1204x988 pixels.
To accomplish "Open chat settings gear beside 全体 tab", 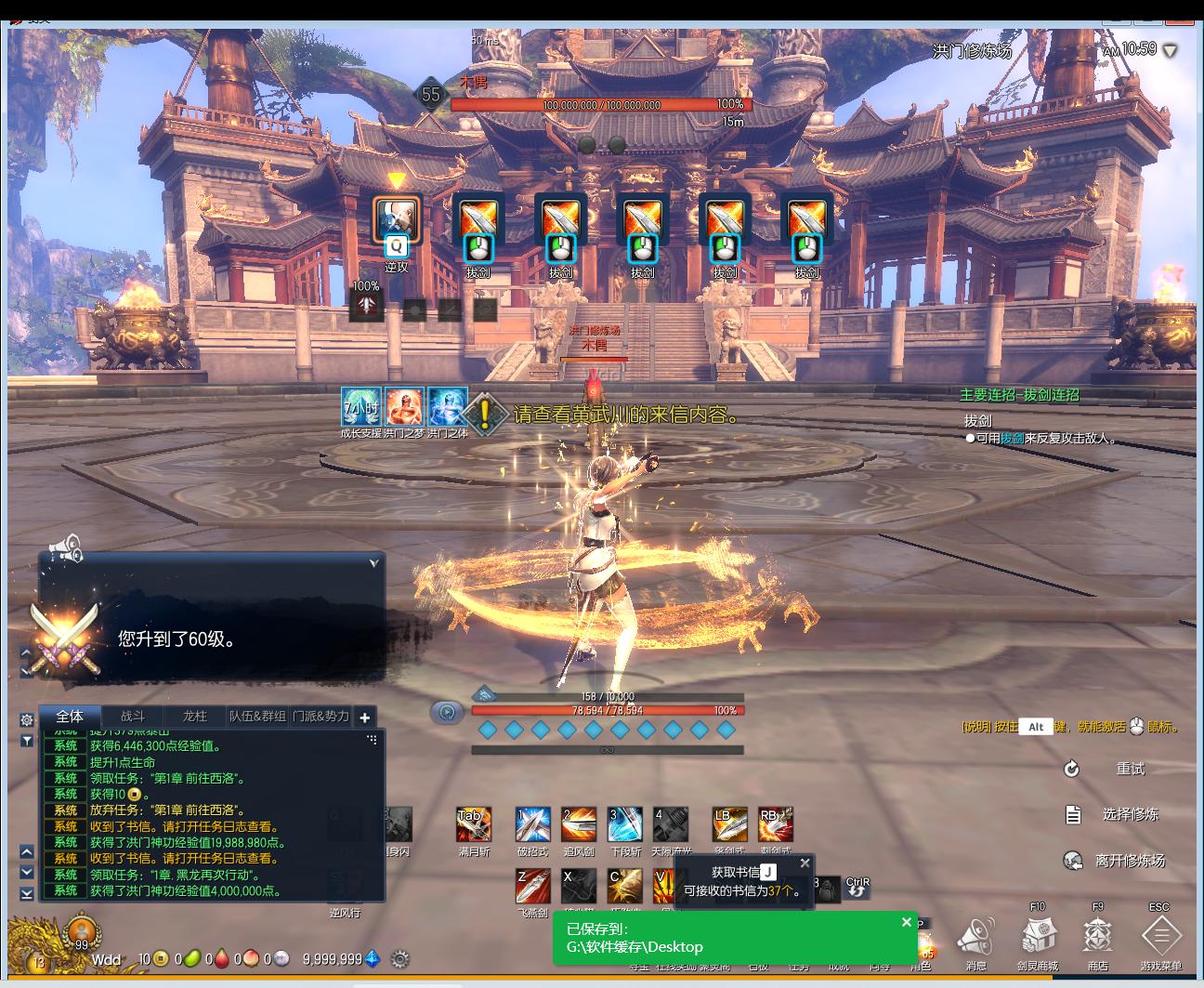I will click(x=27, y=719).
